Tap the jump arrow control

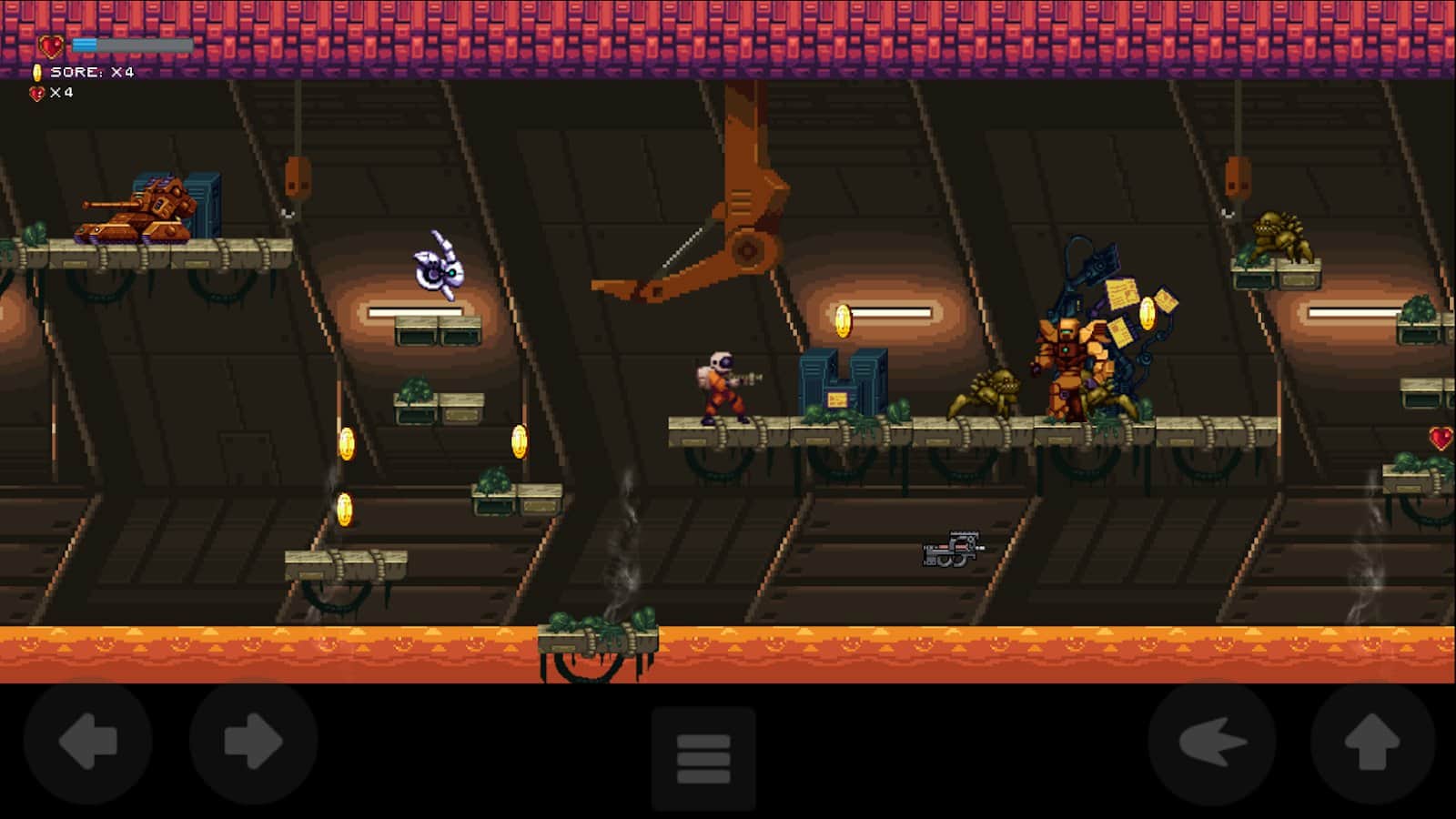pyautogui.click(x=1366, y=743)
